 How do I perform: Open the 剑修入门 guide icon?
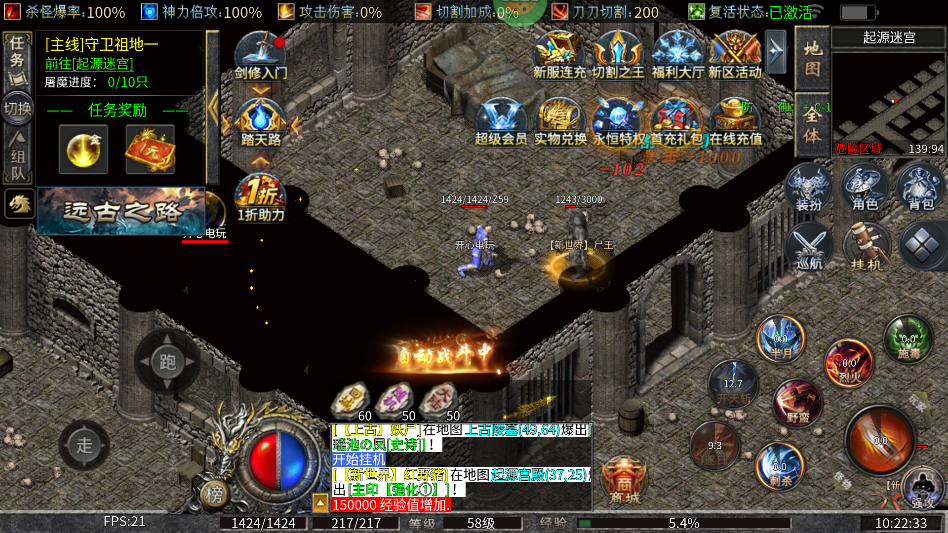261,56
